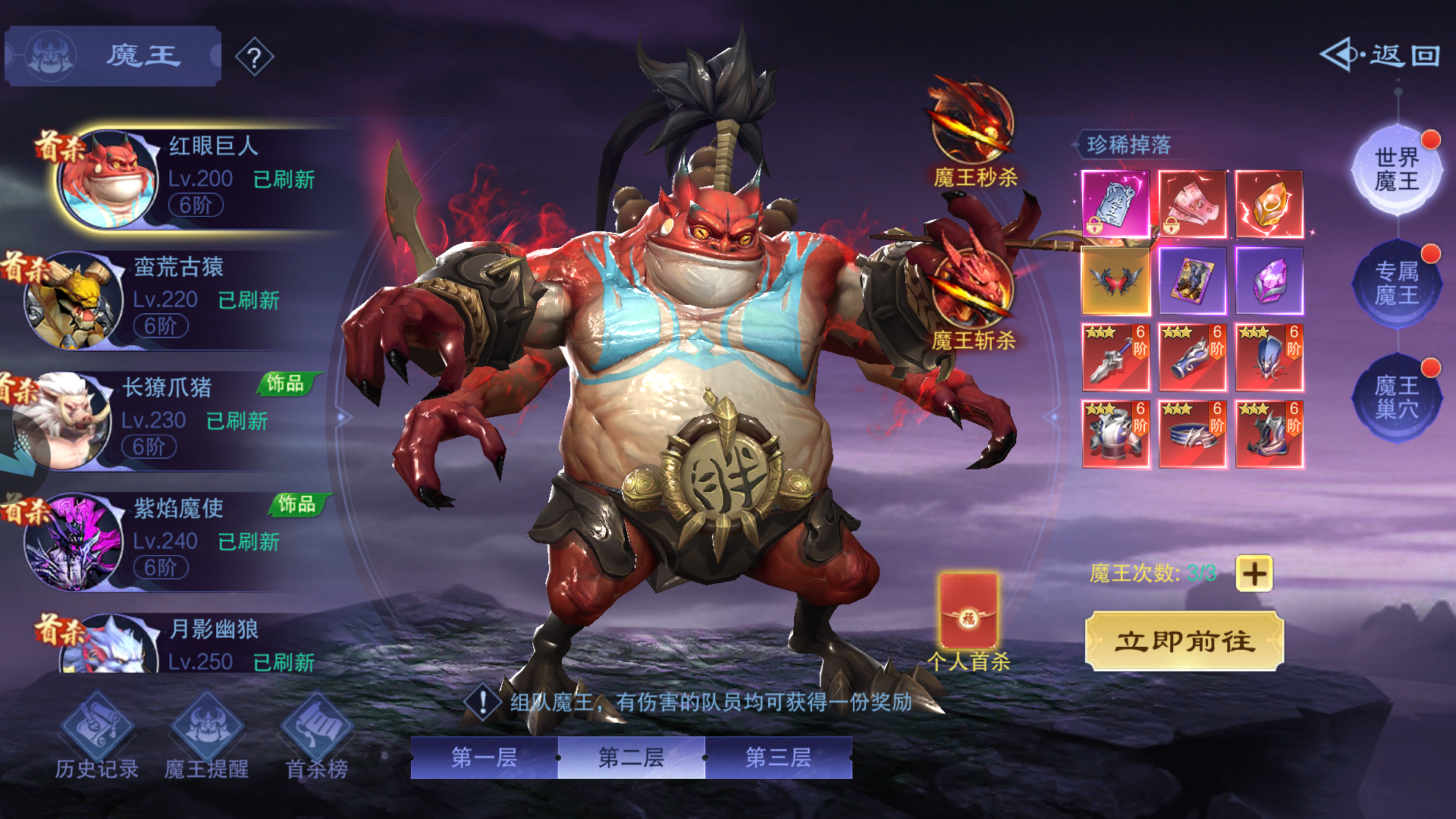Switch to 第一层 floor tab
The width and height of the screenshot is (1456, 819).
pyautogui.click(x=484, y=757)
